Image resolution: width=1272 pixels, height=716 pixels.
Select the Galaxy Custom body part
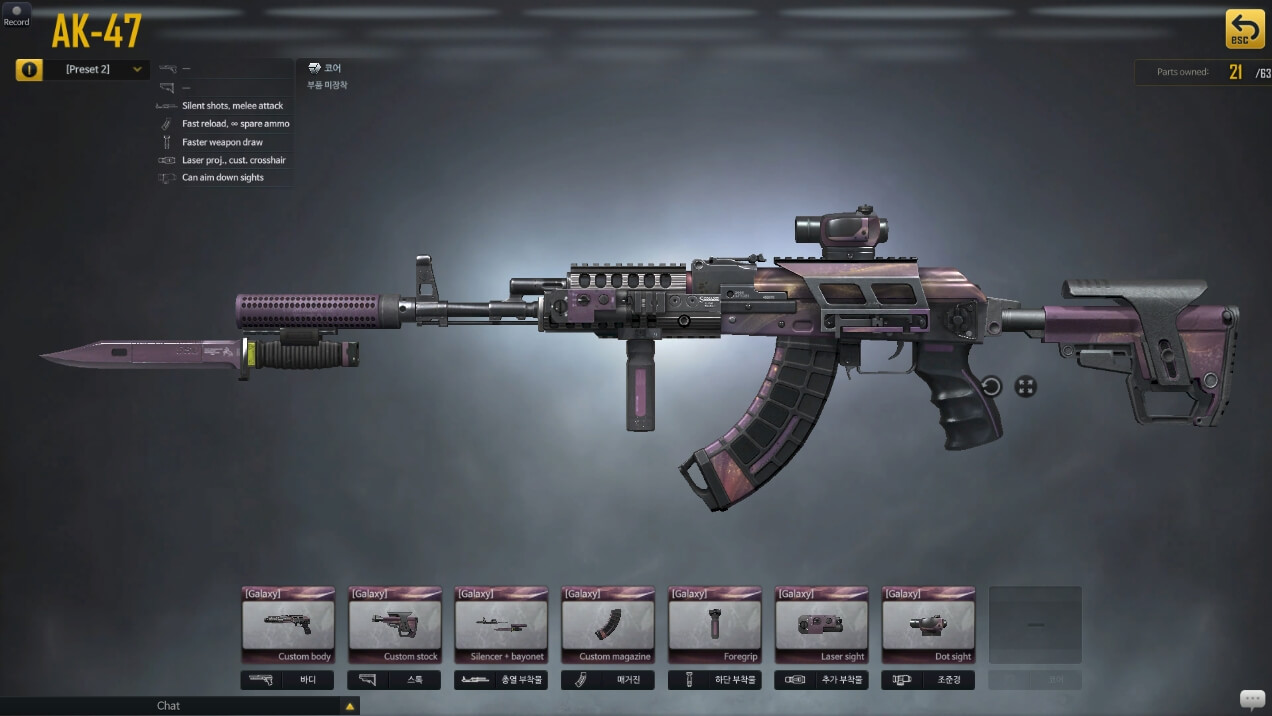pyautogui.click(x=288, y=625)
